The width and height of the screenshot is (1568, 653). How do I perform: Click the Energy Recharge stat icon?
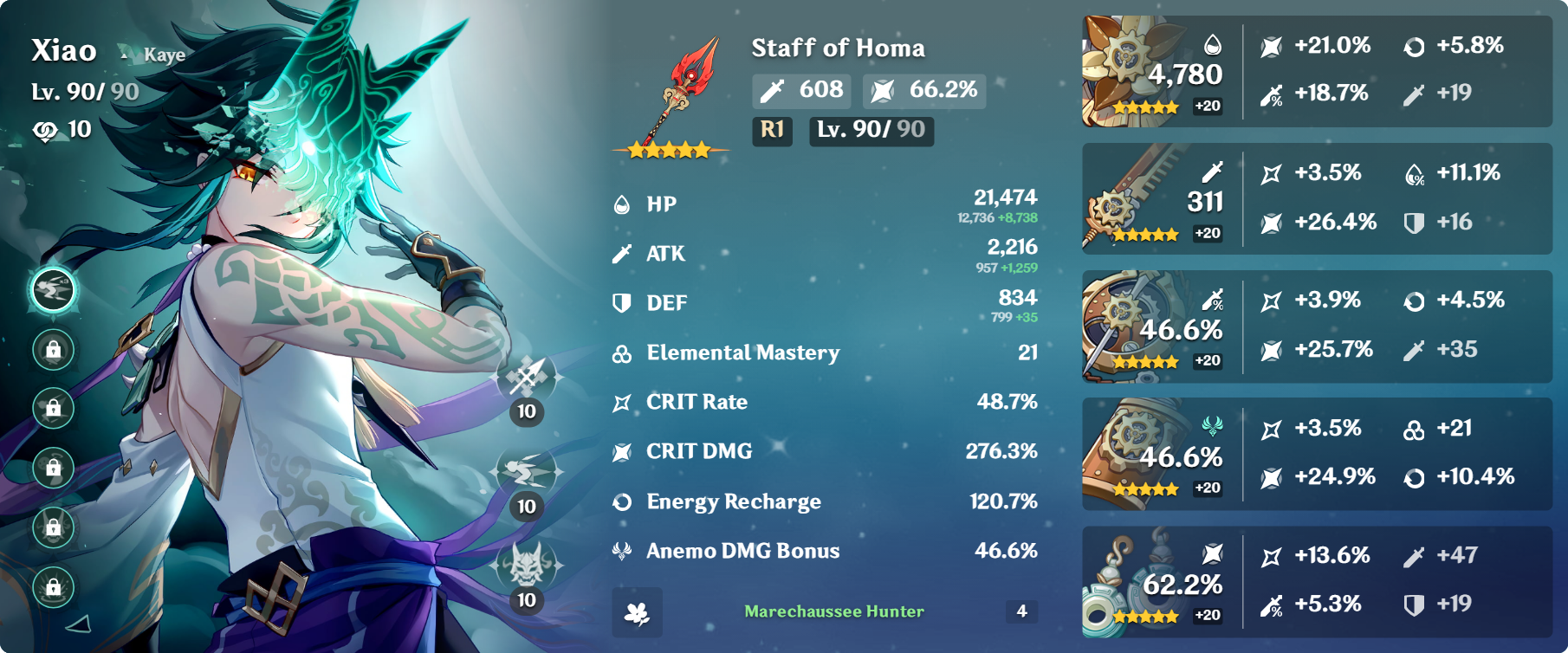click(621, 501)
